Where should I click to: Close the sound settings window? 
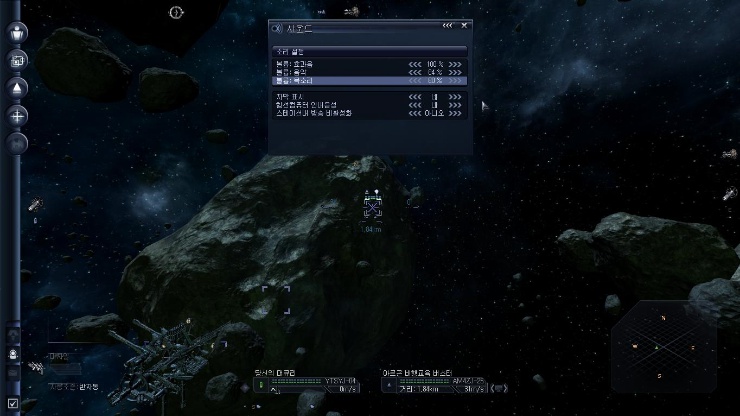click(x=465, y=25)
